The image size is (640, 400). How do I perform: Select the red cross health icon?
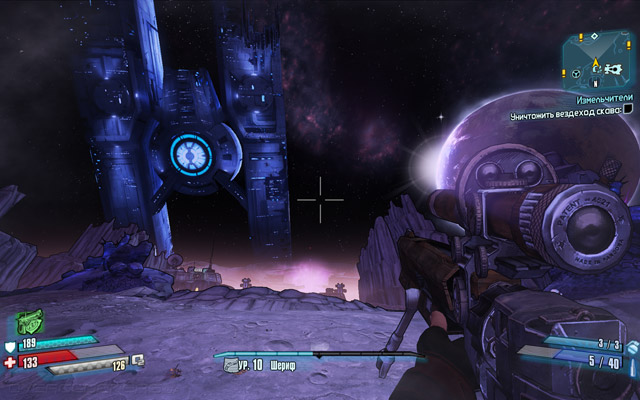click(11, 362)
